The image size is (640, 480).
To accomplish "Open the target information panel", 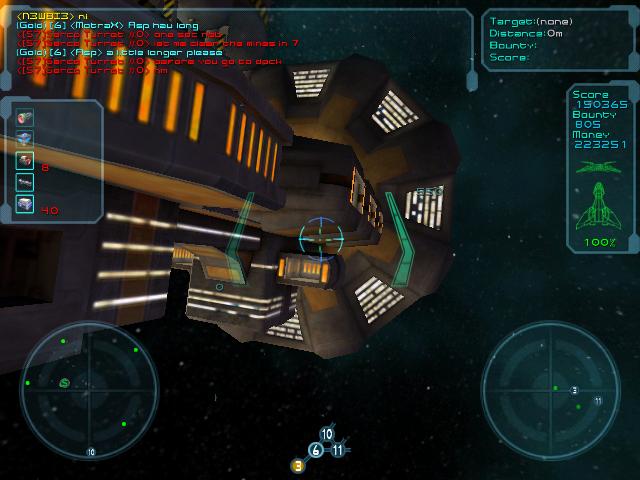I will click(557, 40).
